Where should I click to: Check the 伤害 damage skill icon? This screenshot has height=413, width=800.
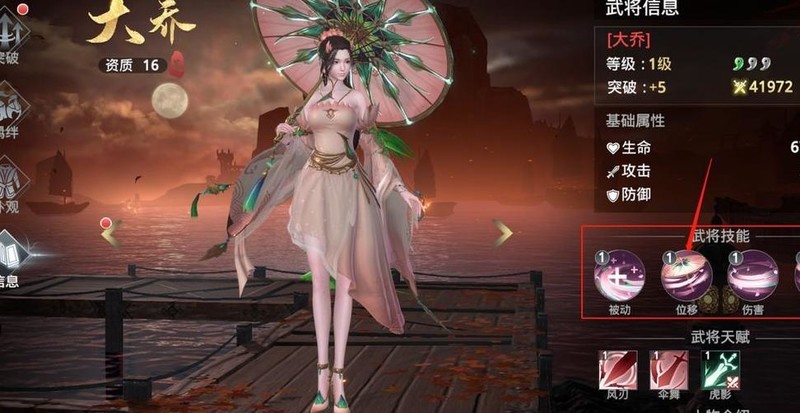pyautogui.click(x=752, y=276)
